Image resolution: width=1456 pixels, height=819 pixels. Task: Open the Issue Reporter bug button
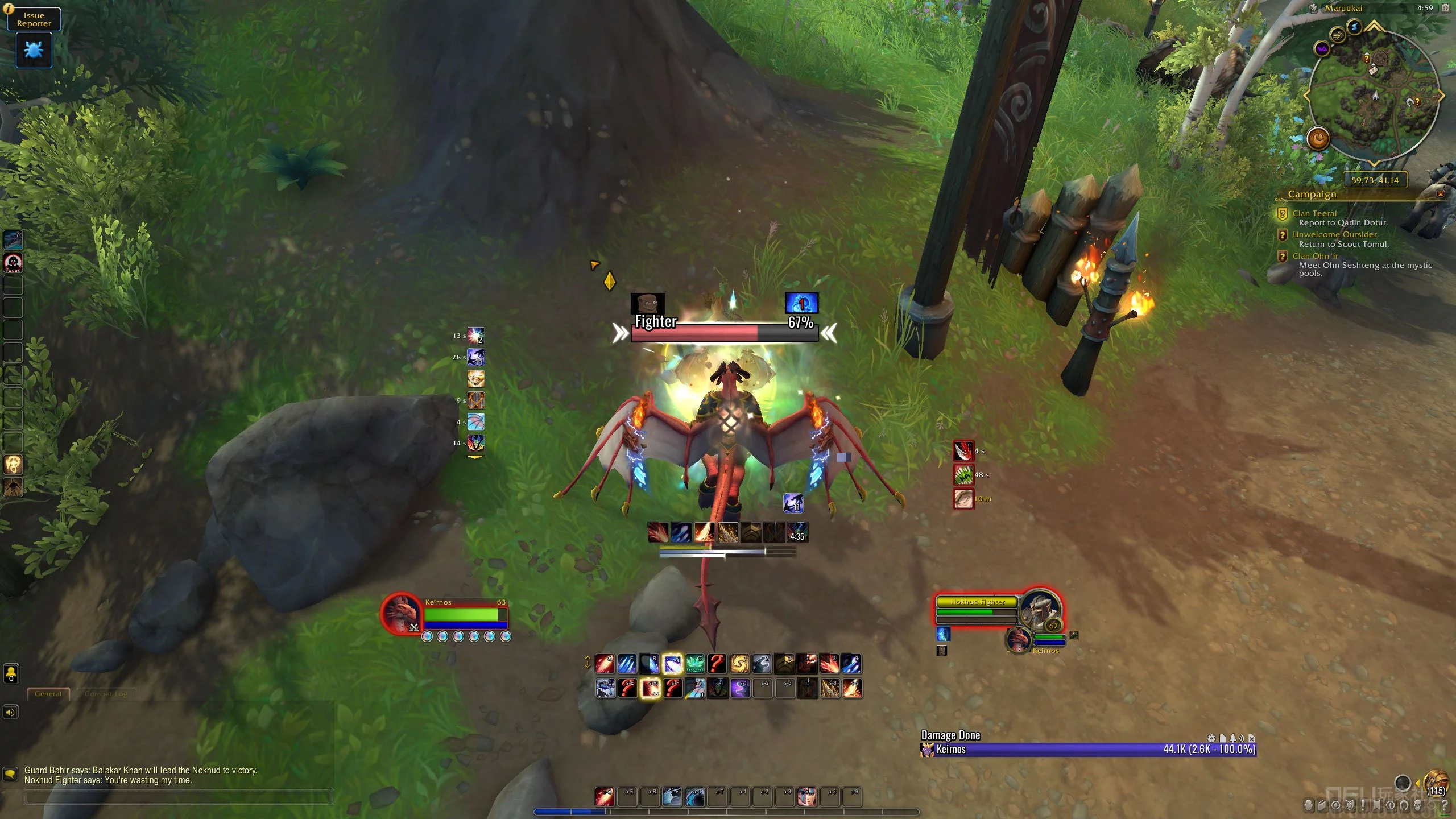(34, 50)
